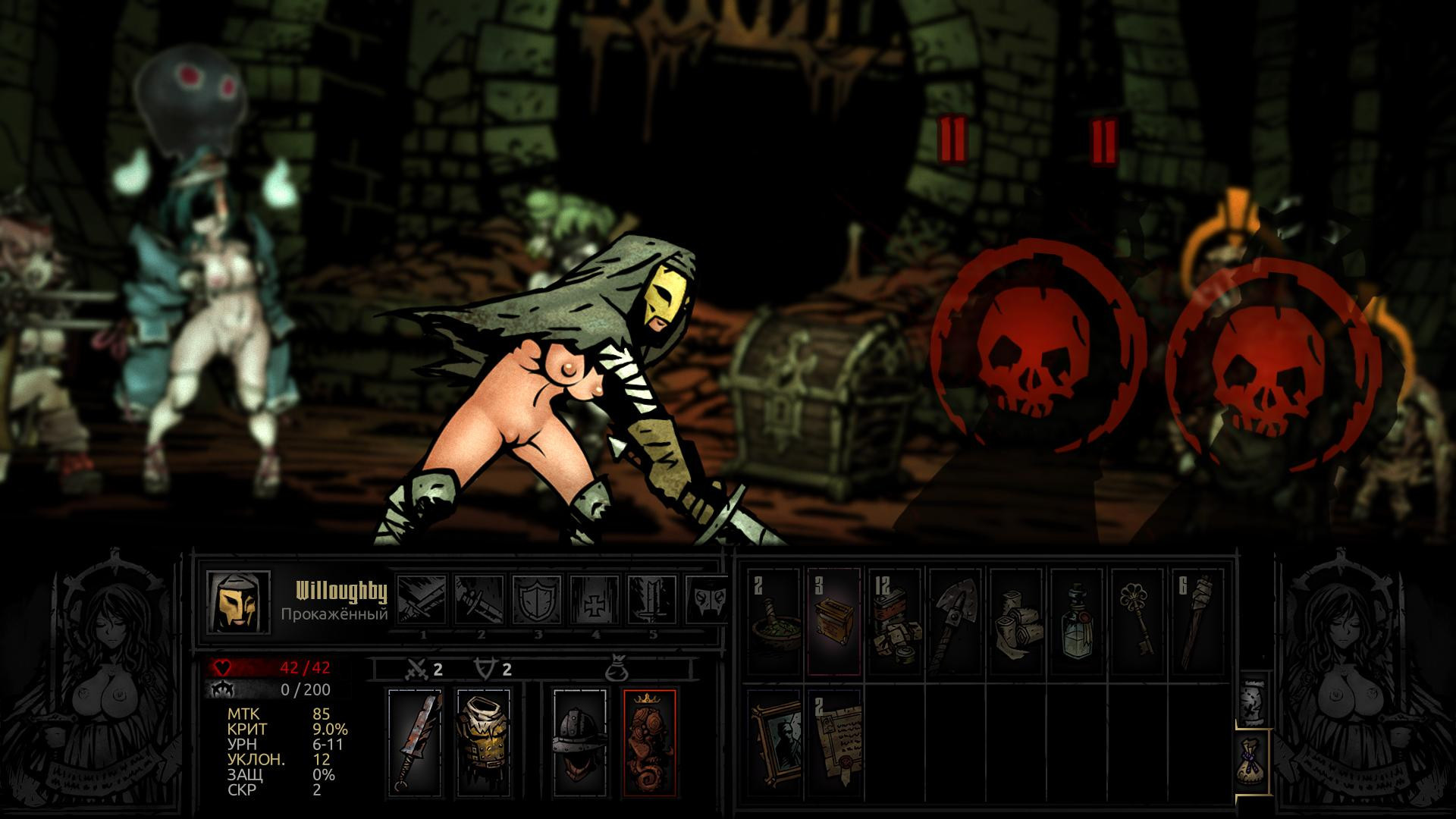Activate the single sword skill in slot 2

tap(480, 601)
